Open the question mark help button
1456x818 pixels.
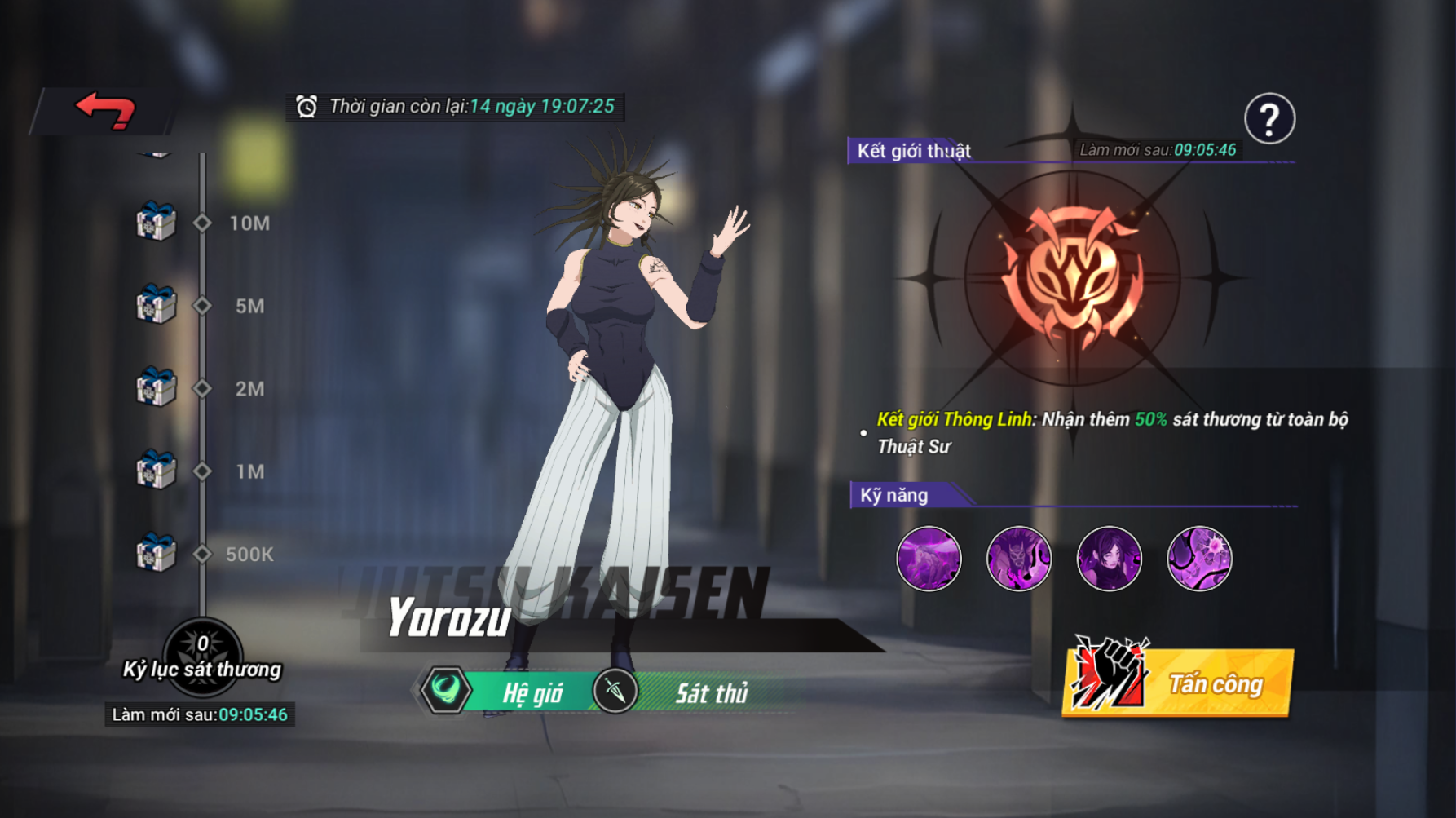[x=1268, y=120]
